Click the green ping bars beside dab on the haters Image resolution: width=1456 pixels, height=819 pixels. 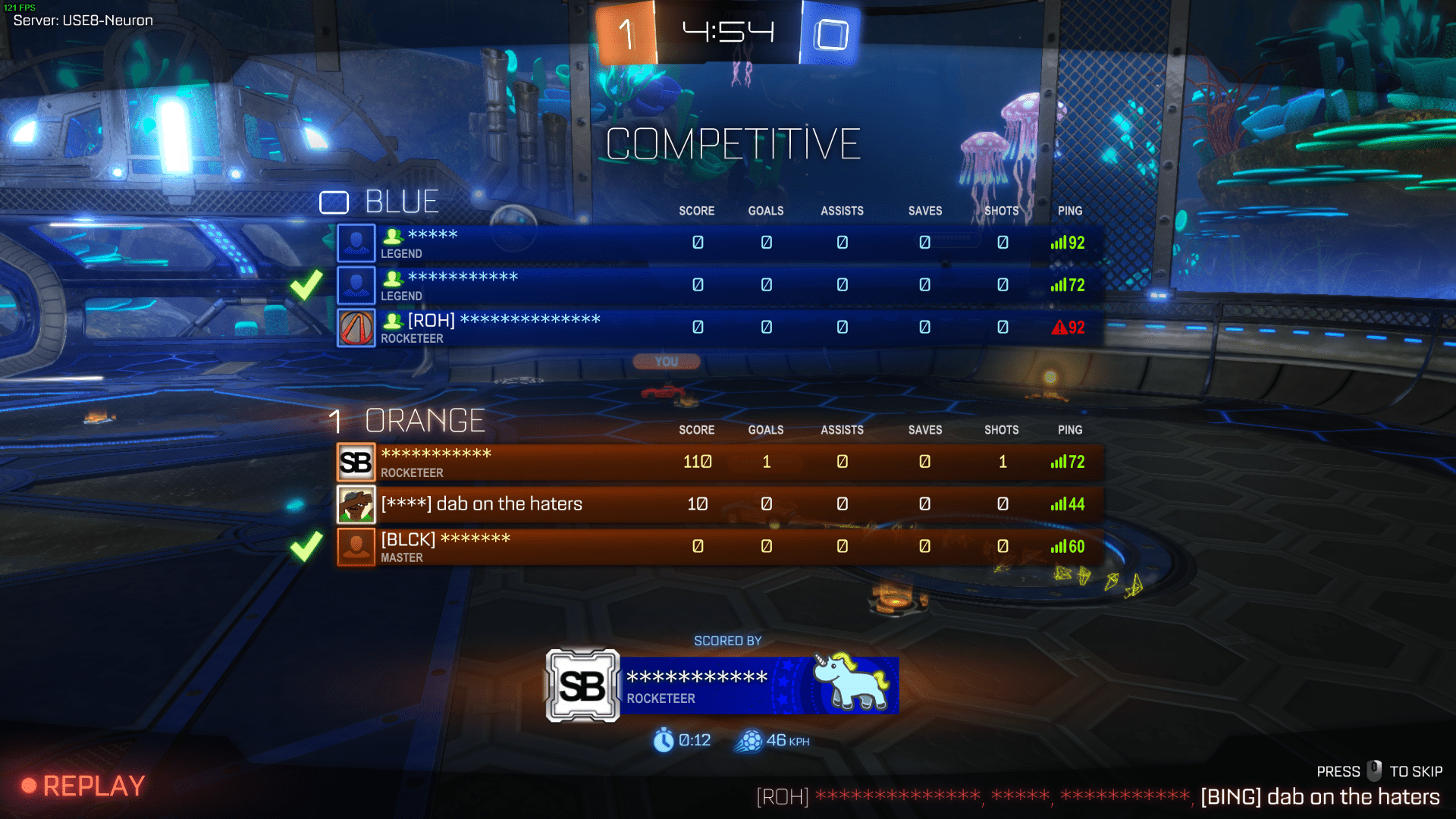[x=1059, y=504]
